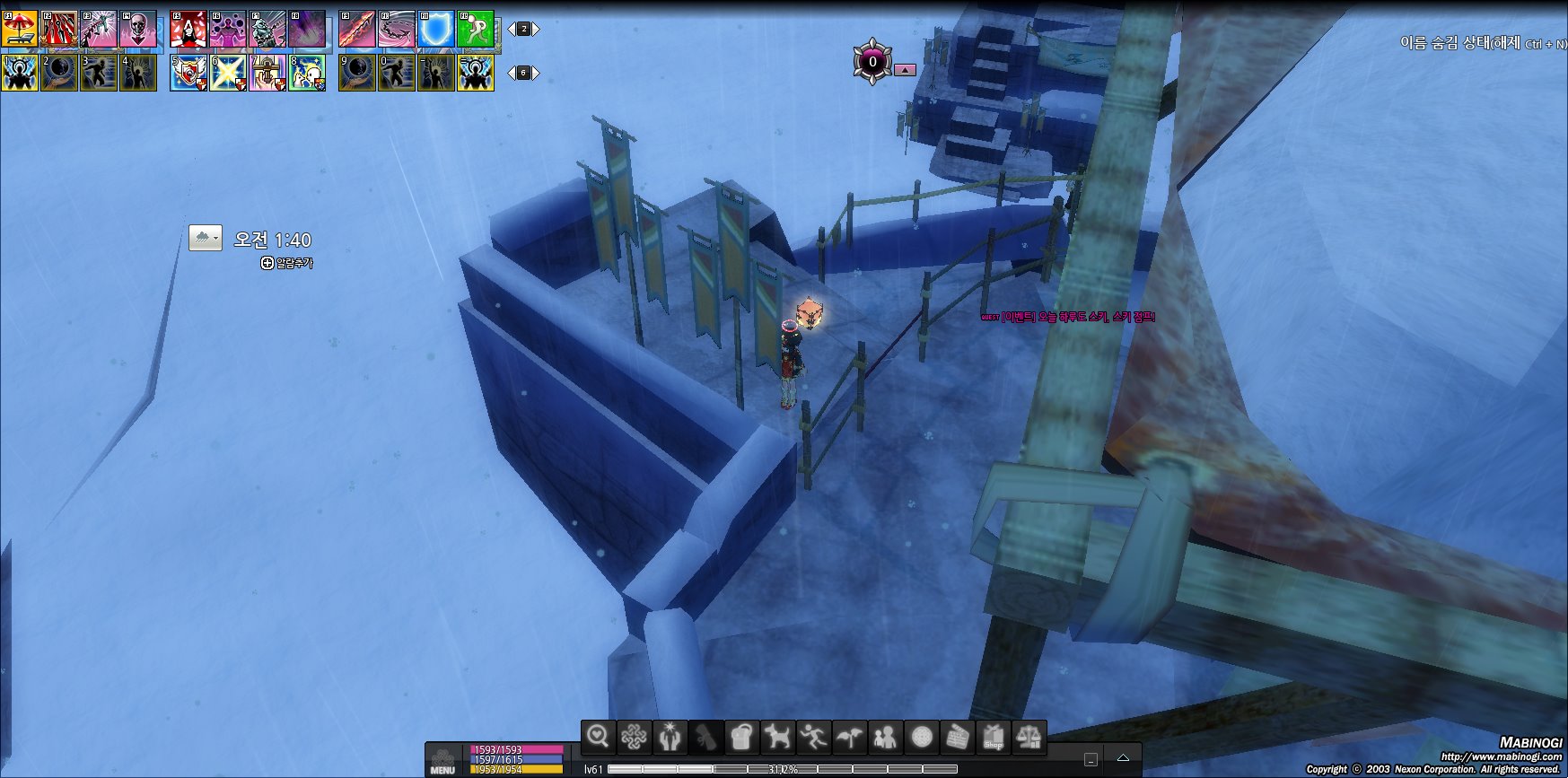Viewport: 1568px width, 778px height.
Task: Minimize the bottom bar with underscore button
Action: [1091, 760]
